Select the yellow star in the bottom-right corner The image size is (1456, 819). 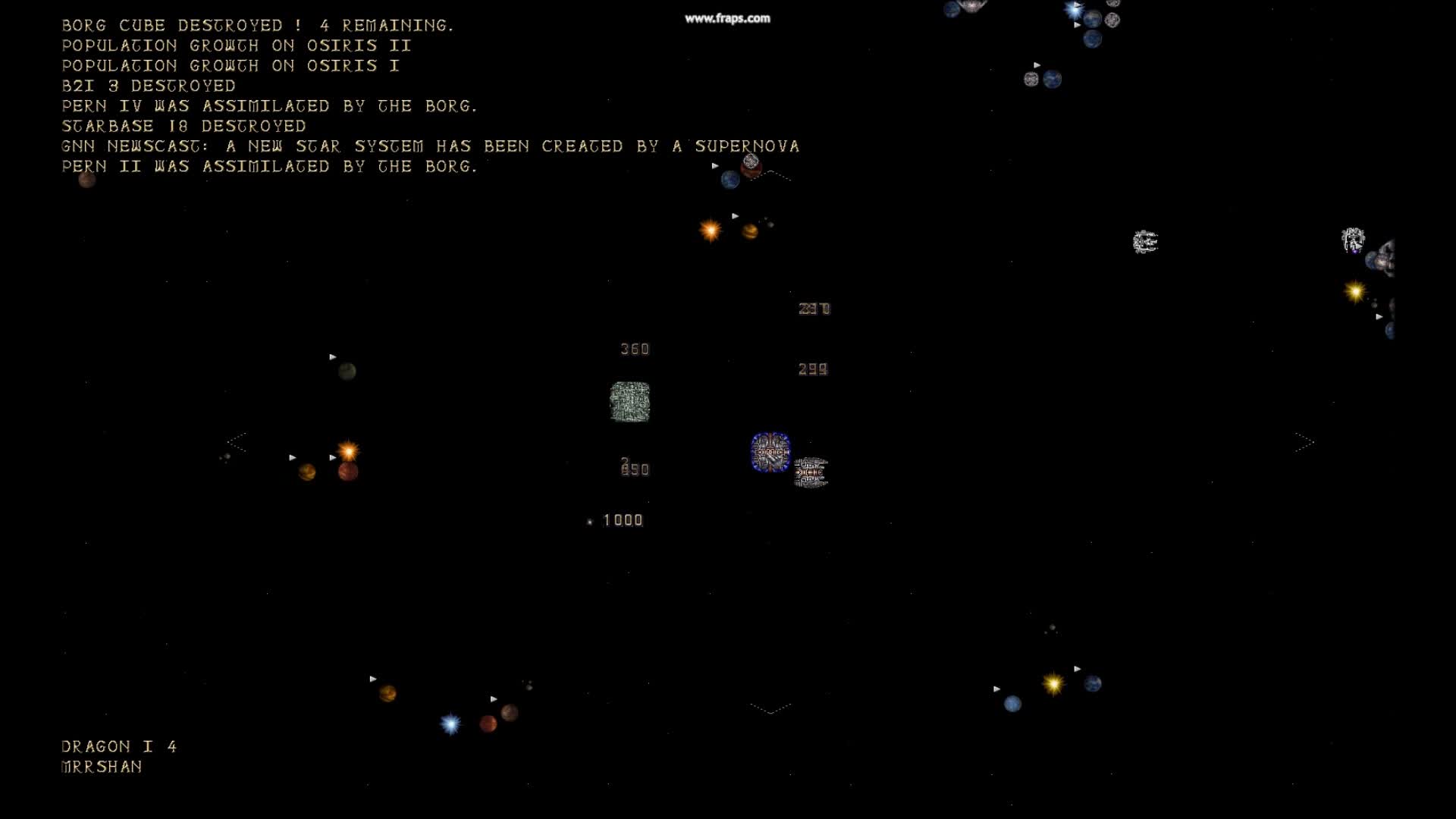coord(1053,685)
